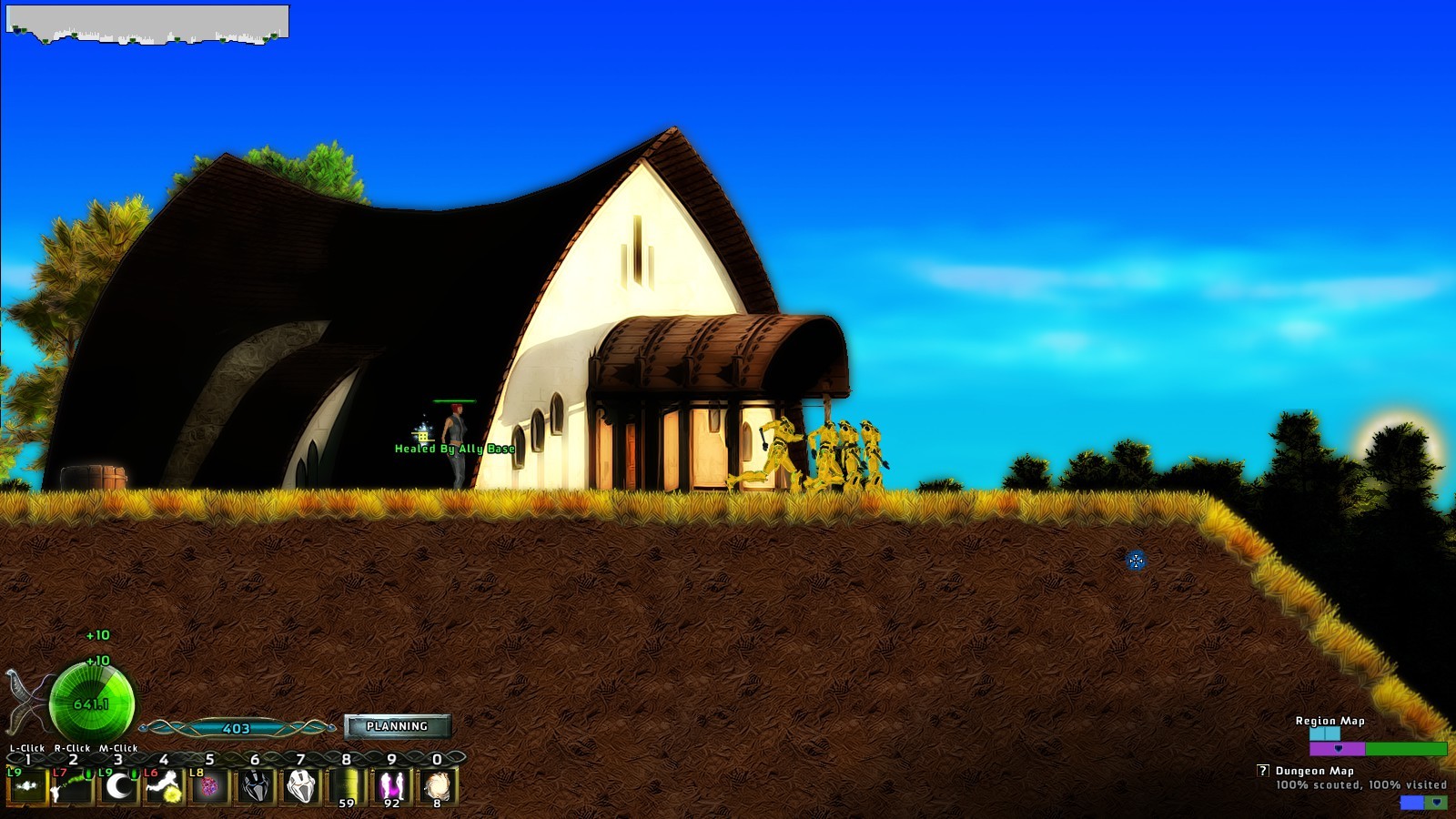Viewport: 1456px width, 819px height.
Task: Cast the leap ability in hotbar slot 4
Action: pyautogui.click(x=164, y=787)
